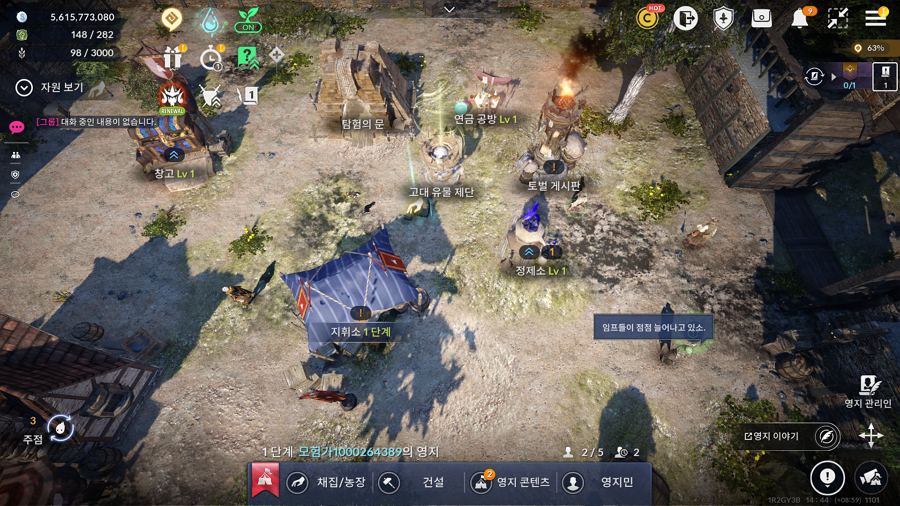Open 영지 콘텐츠 camp contents

pyautogui.click(x=510, y=482)
